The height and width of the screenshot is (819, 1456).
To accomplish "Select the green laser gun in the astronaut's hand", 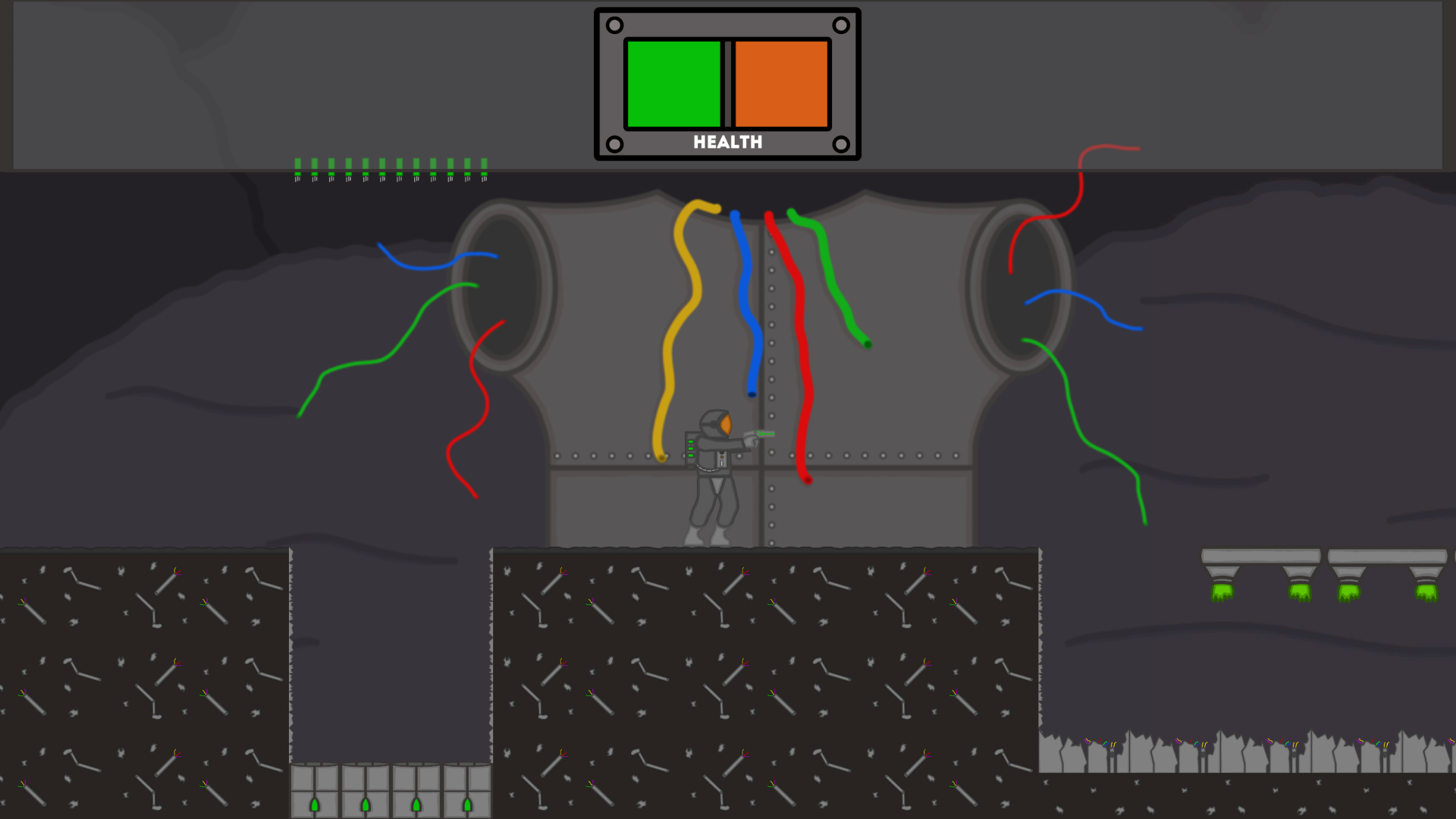I will click(758, 434).
